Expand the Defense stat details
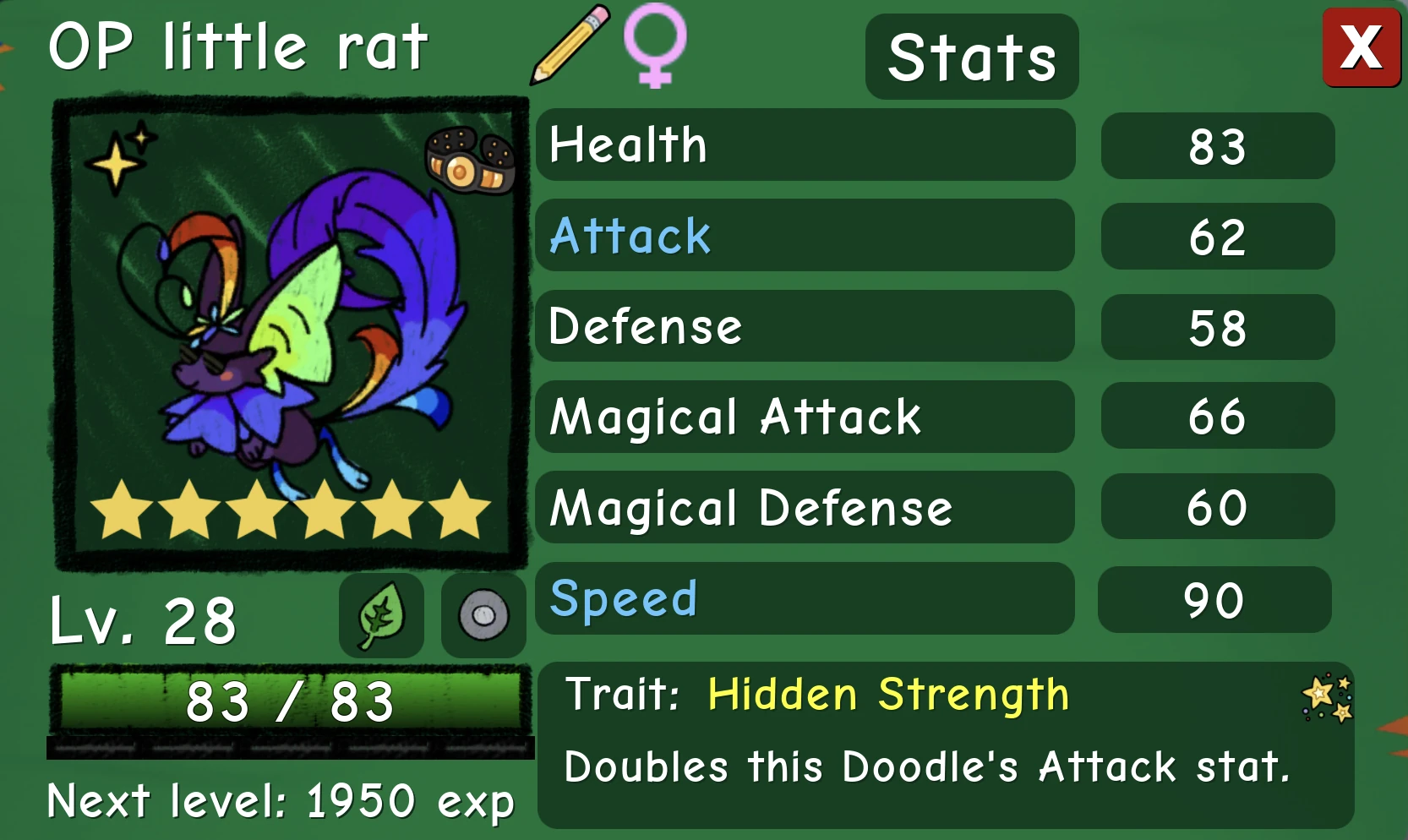Viewport: 1408px width, 840px height. (x=805, y=327)
